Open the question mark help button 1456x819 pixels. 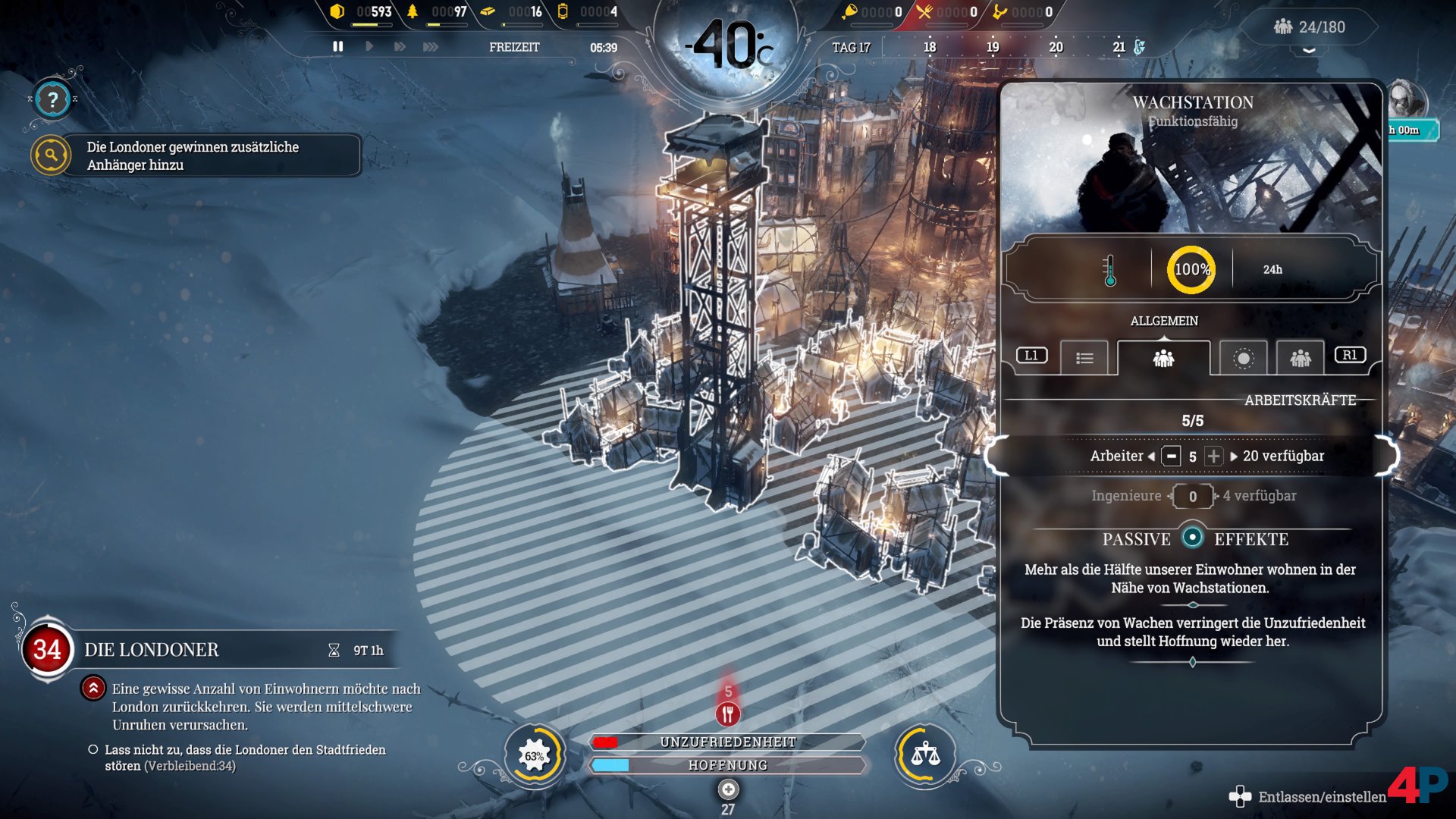[x=52, y=99]
